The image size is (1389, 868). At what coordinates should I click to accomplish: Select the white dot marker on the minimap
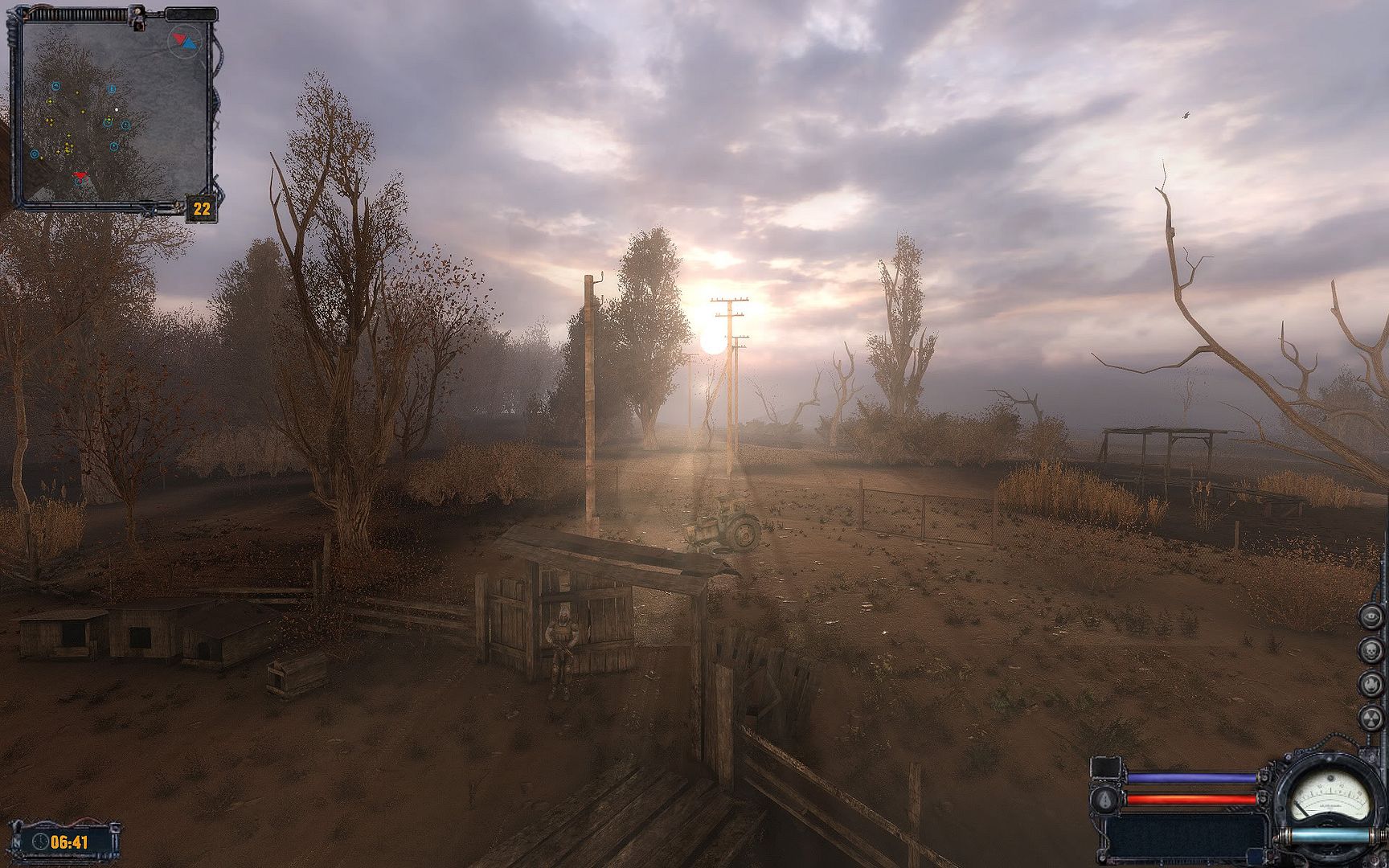(x=117, y=109)
